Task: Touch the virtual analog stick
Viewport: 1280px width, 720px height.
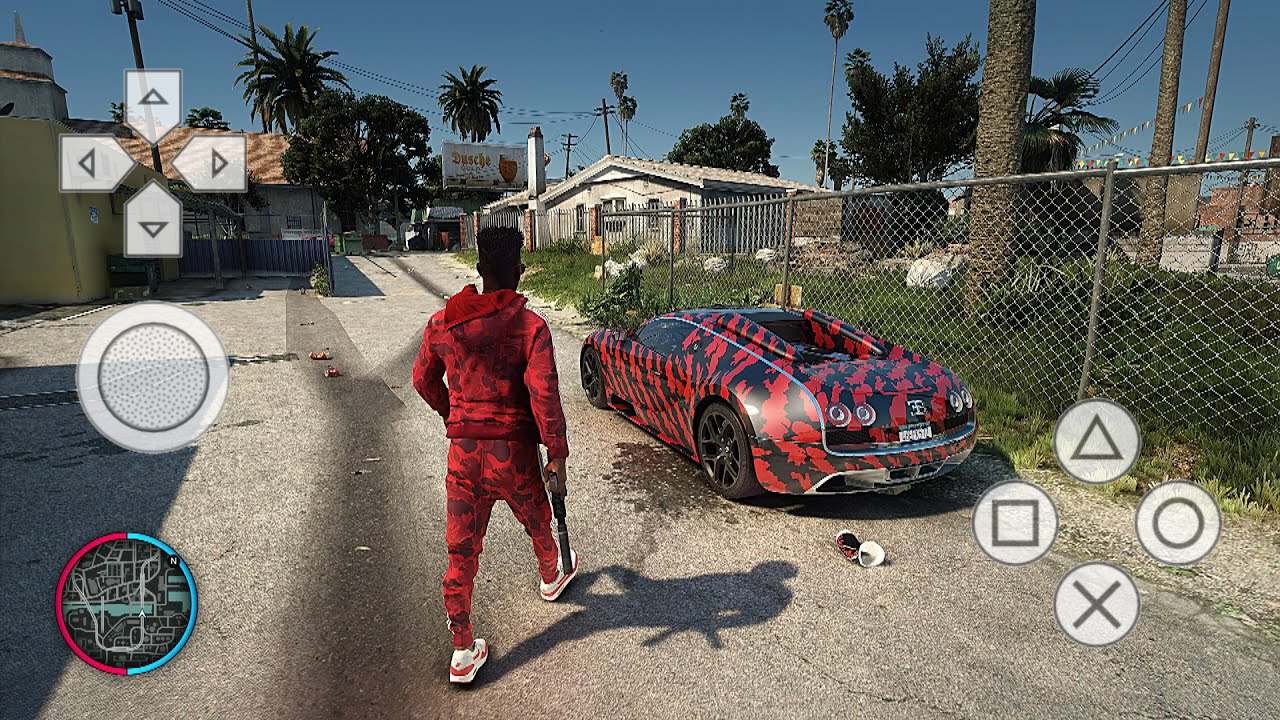Action: 153,377
